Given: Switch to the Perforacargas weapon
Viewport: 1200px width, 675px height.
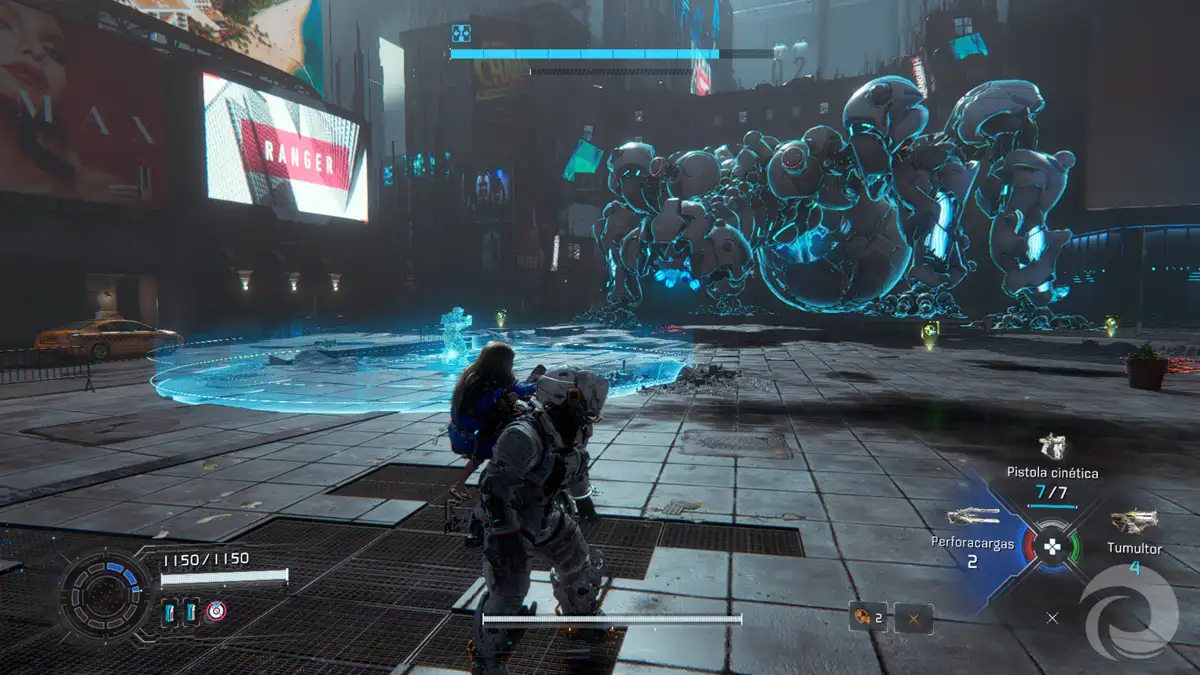Looking at the screenshot, I should point(973,517).
